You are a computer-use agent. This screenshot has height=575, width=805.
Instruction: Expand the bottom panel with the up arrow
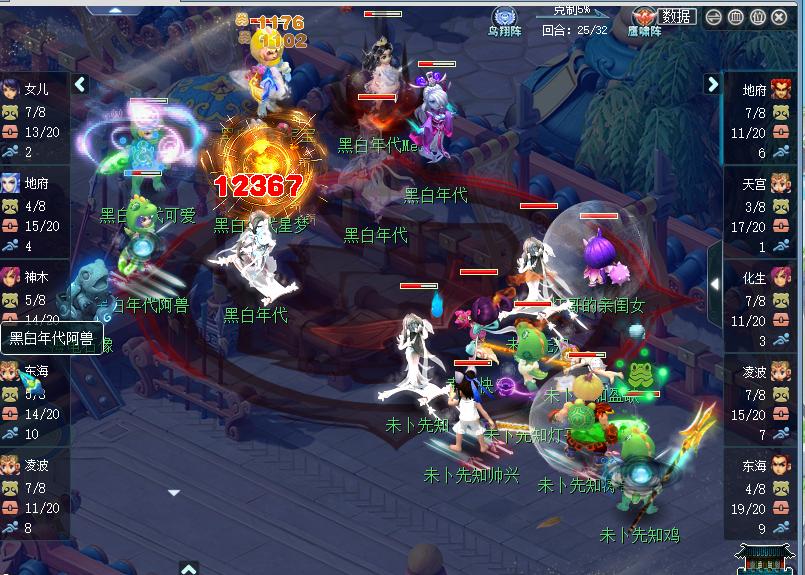(189, 568)
